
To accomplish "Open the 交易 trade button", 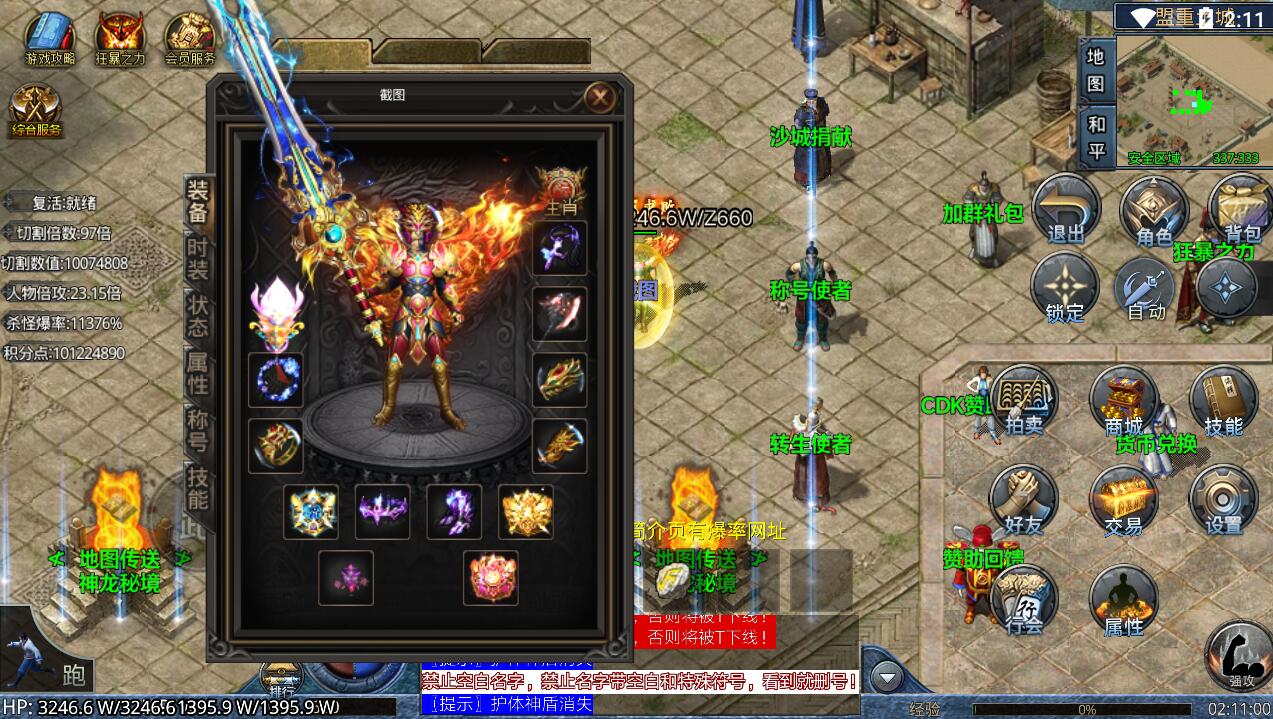I will 1124,499.
